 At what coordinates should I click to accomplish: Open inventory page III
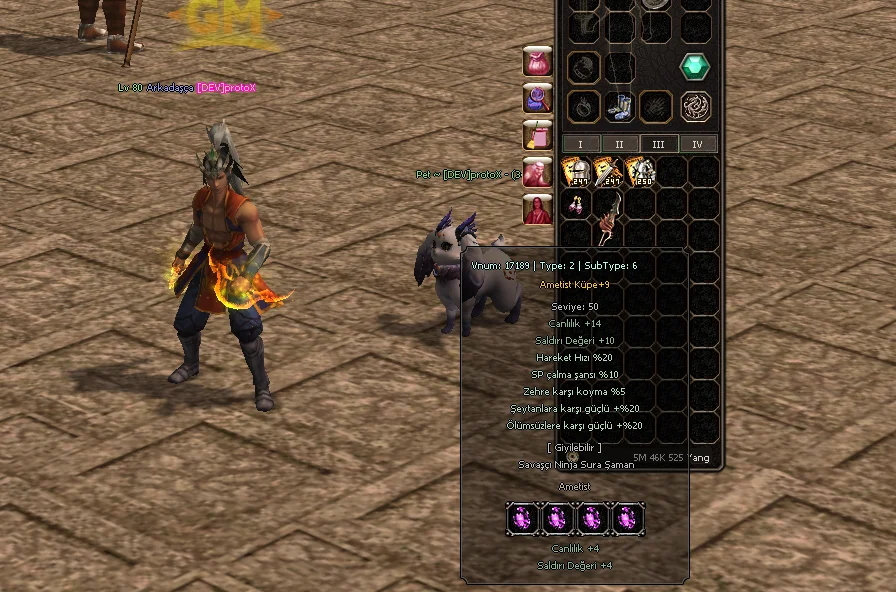click(x=658, y=144)
